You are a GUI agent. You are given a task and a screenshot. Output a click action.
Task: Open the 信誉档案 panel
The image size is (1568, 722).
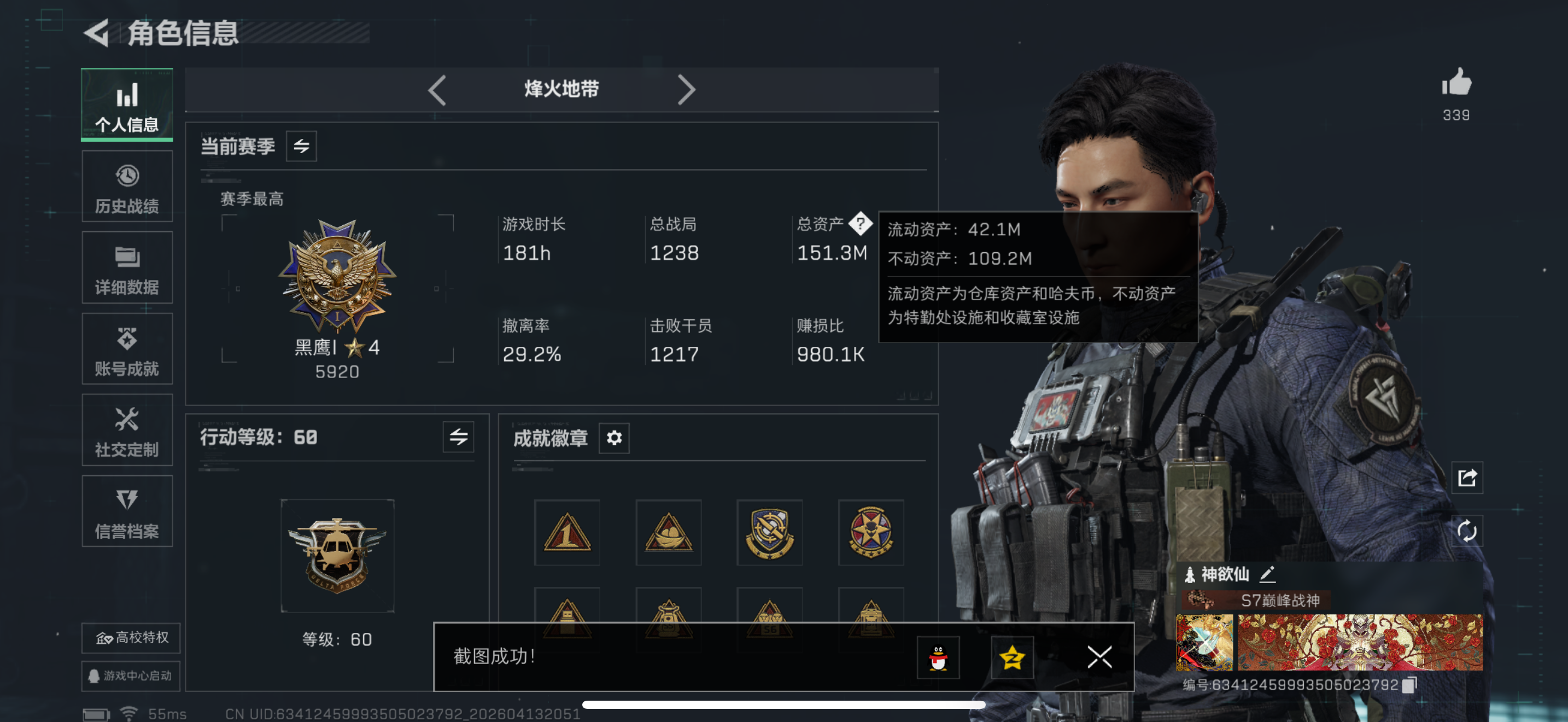click(127, 511)
